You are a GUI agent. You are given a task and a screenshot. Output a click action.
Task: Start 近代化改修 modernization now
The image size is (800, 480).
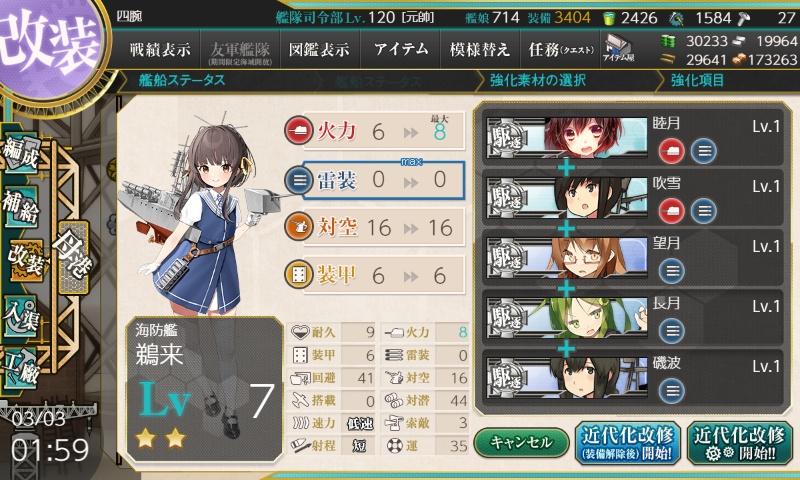740,441
